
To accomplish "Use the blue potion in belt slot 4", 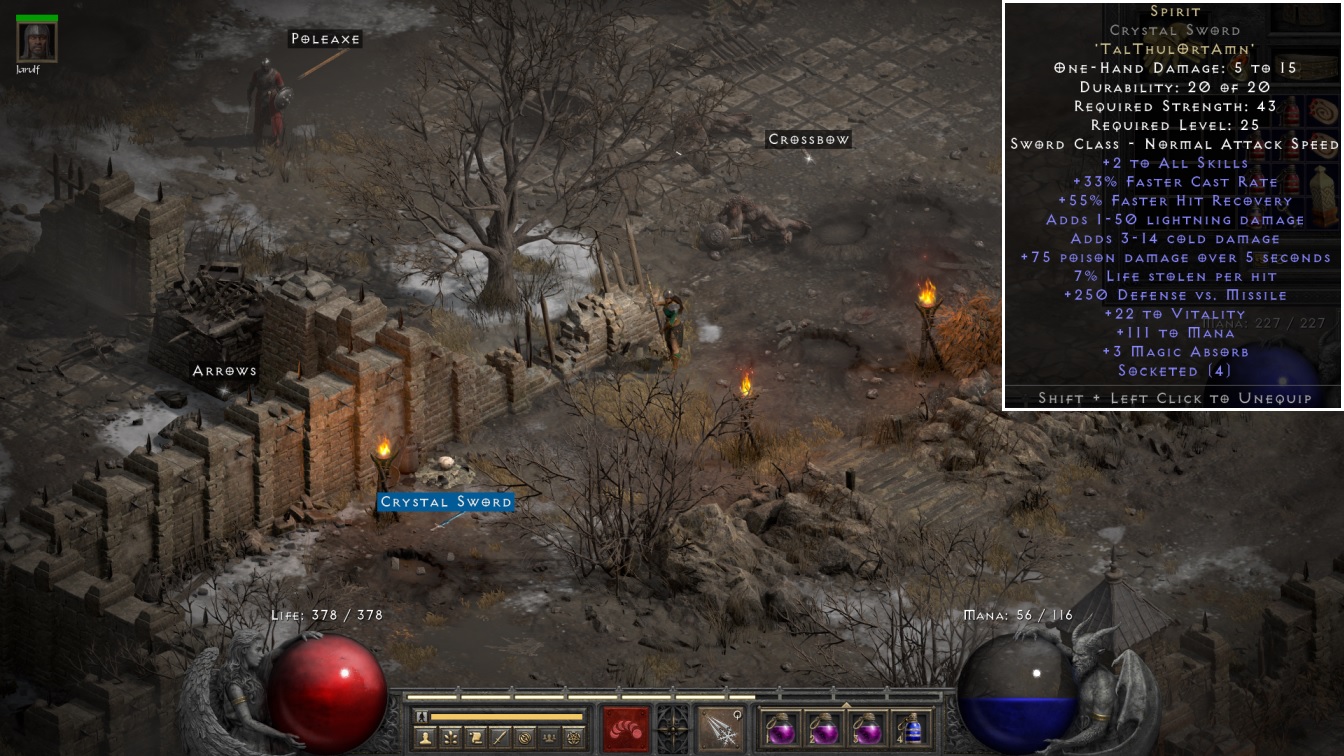I will coord(910,729).
